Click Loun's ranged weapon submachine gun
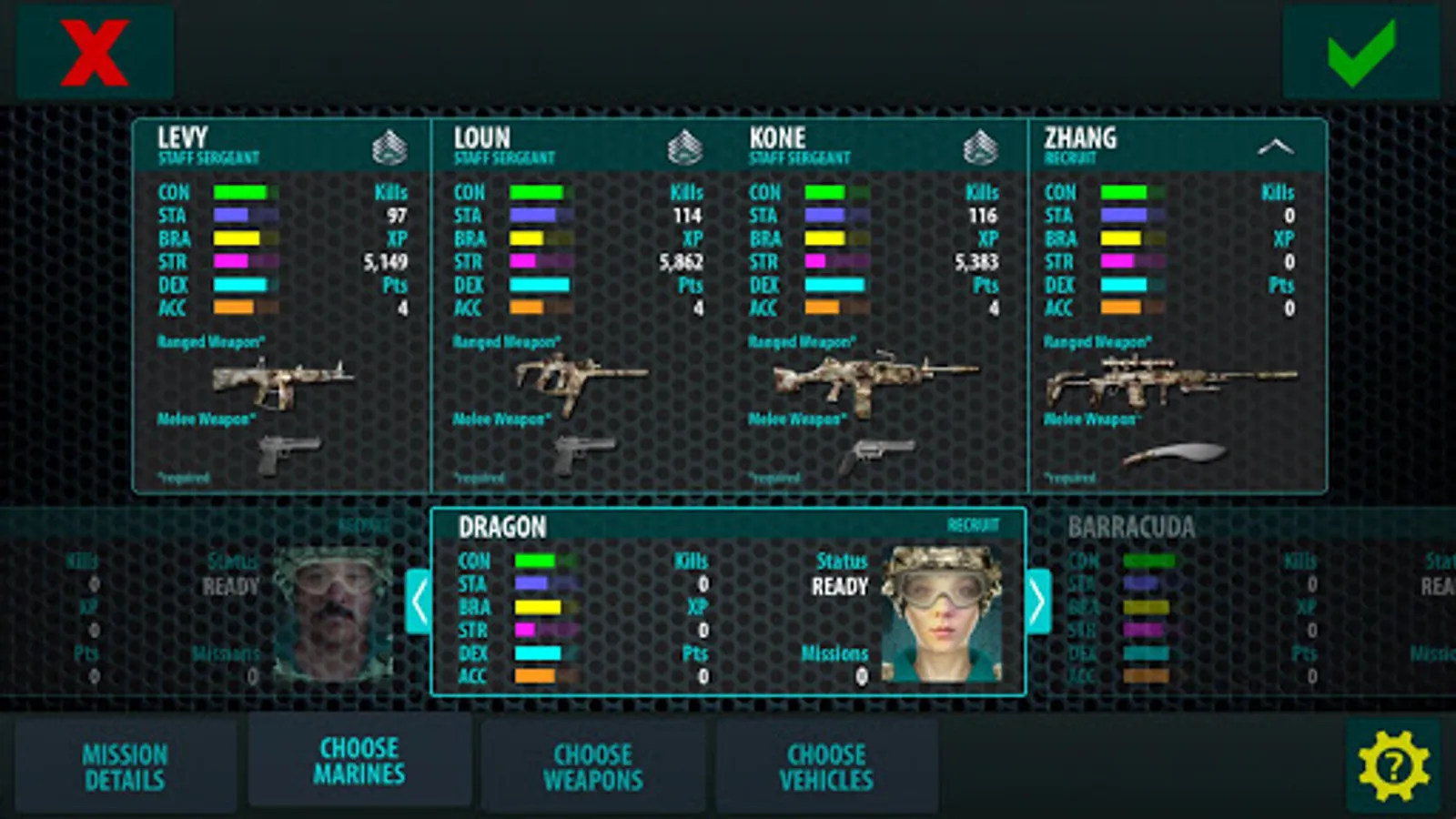 [x=581, y=379]
